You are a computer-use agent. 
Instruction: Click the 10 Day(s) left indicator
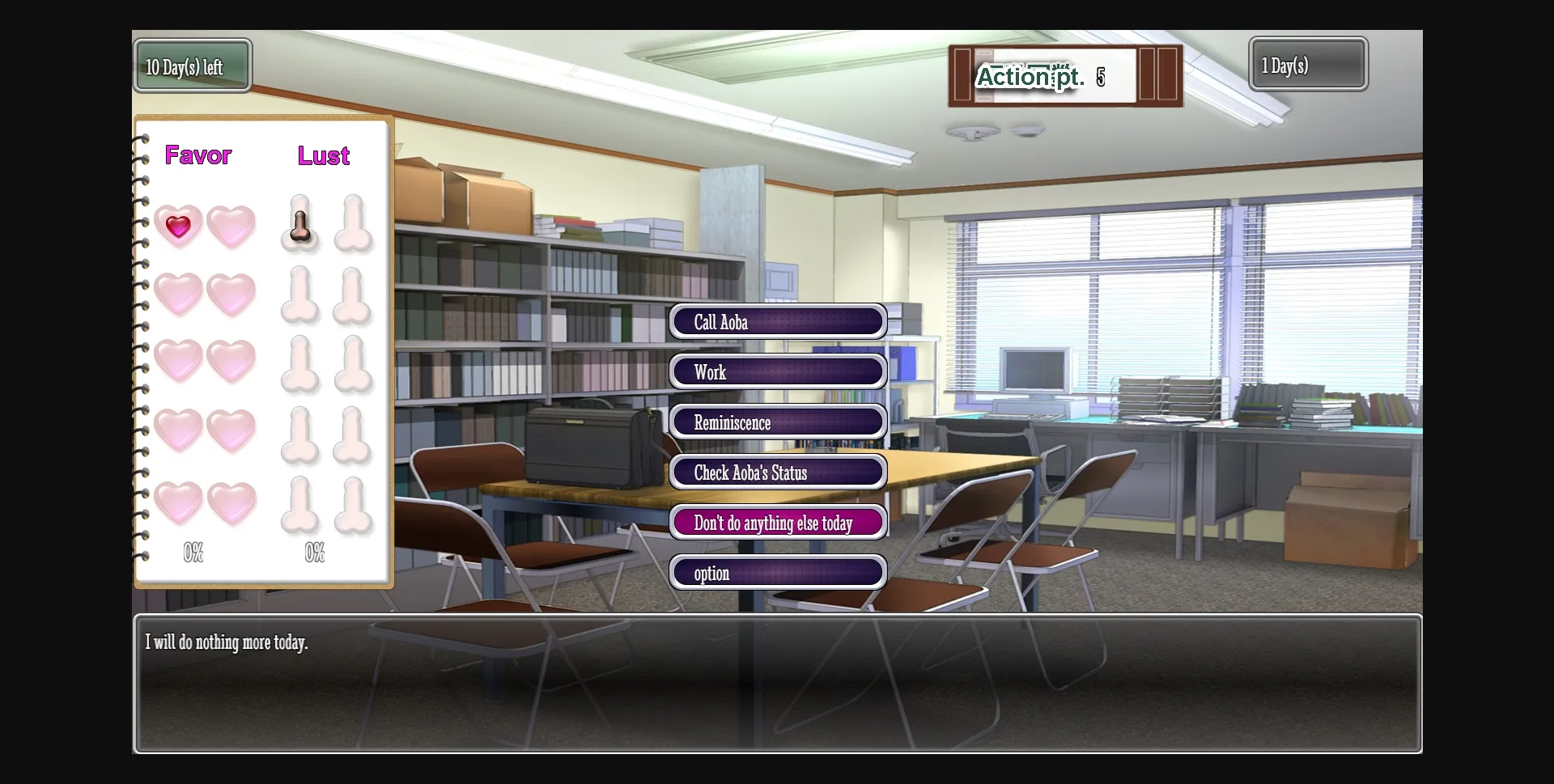click(x=192, y=66)
